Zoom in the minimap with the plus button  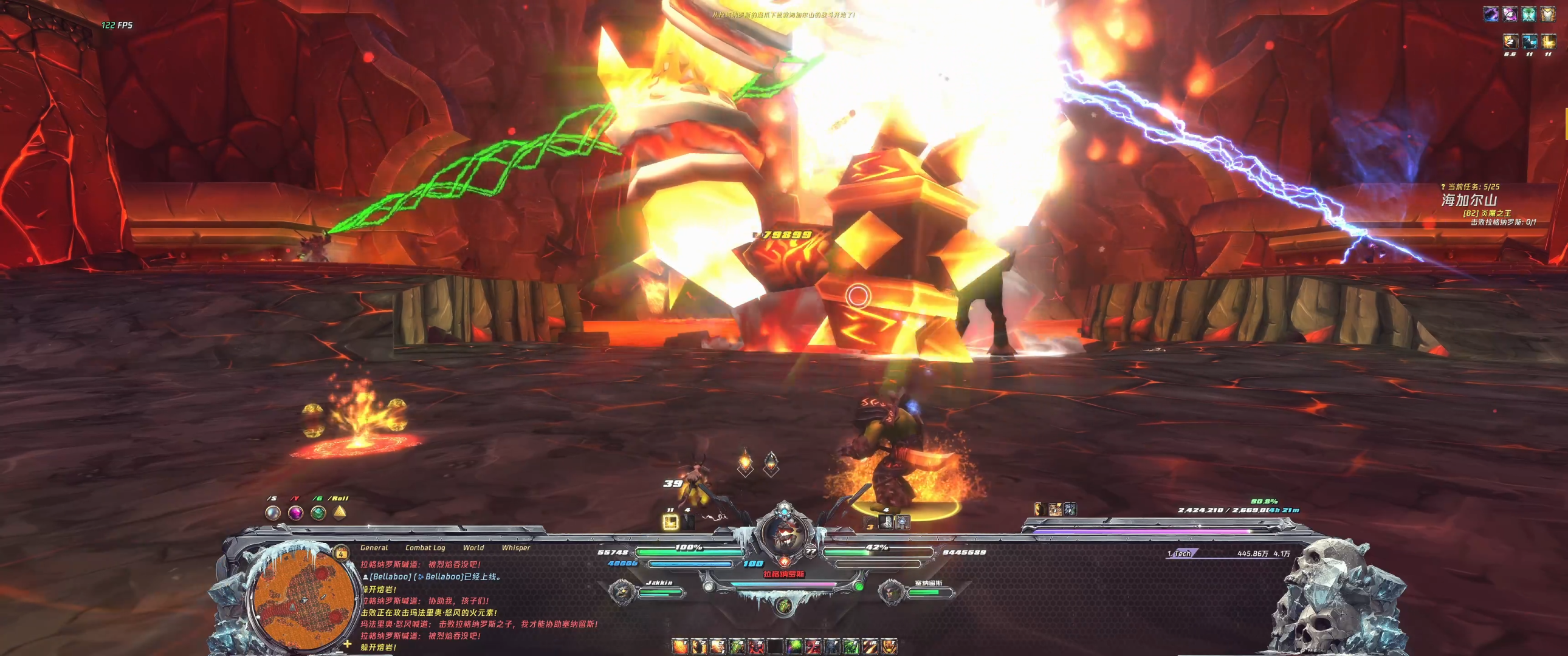click(348, 644)
